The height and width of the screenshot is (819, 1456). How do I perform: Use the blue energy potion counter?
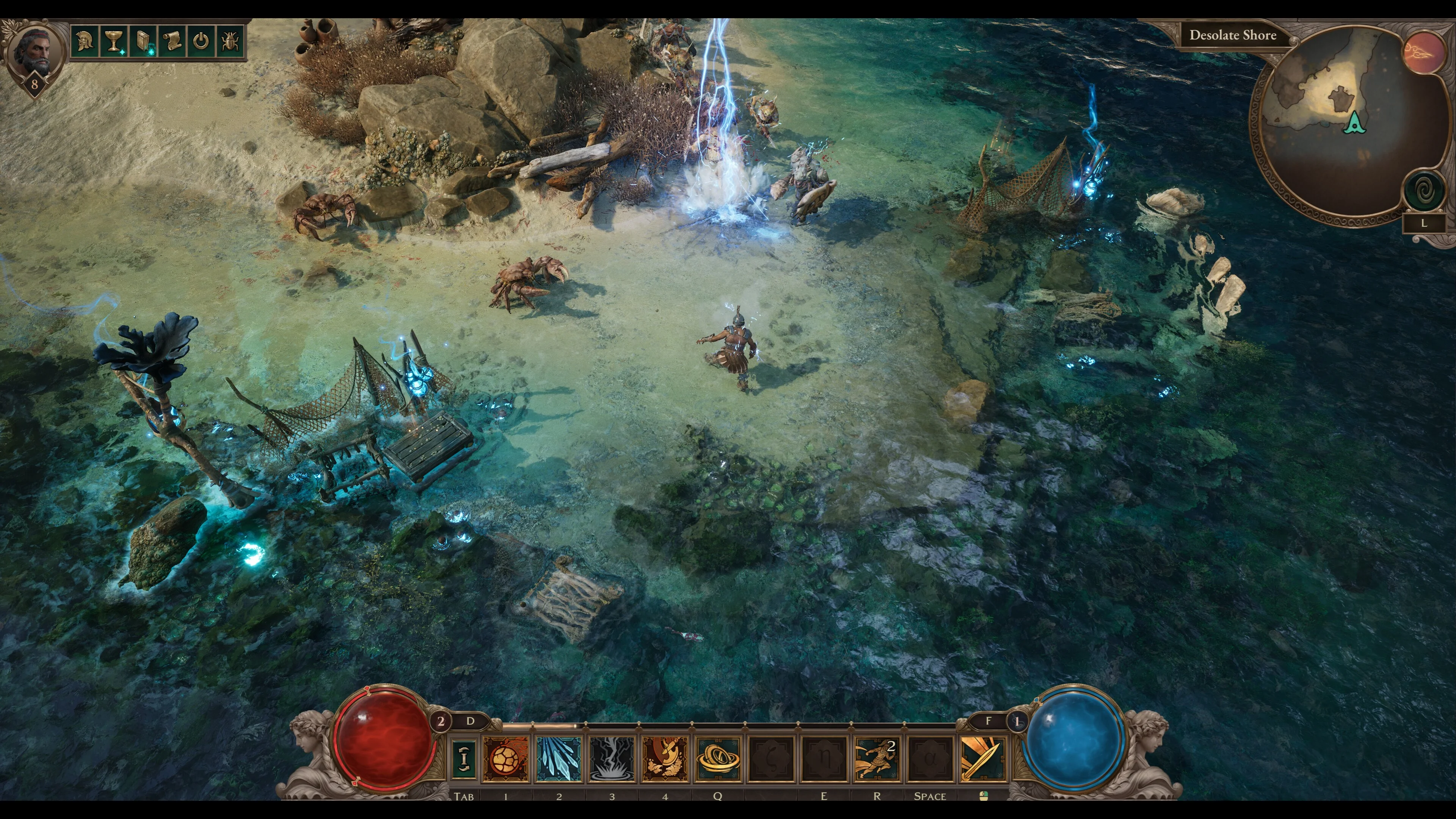(x=1017, y=721)
